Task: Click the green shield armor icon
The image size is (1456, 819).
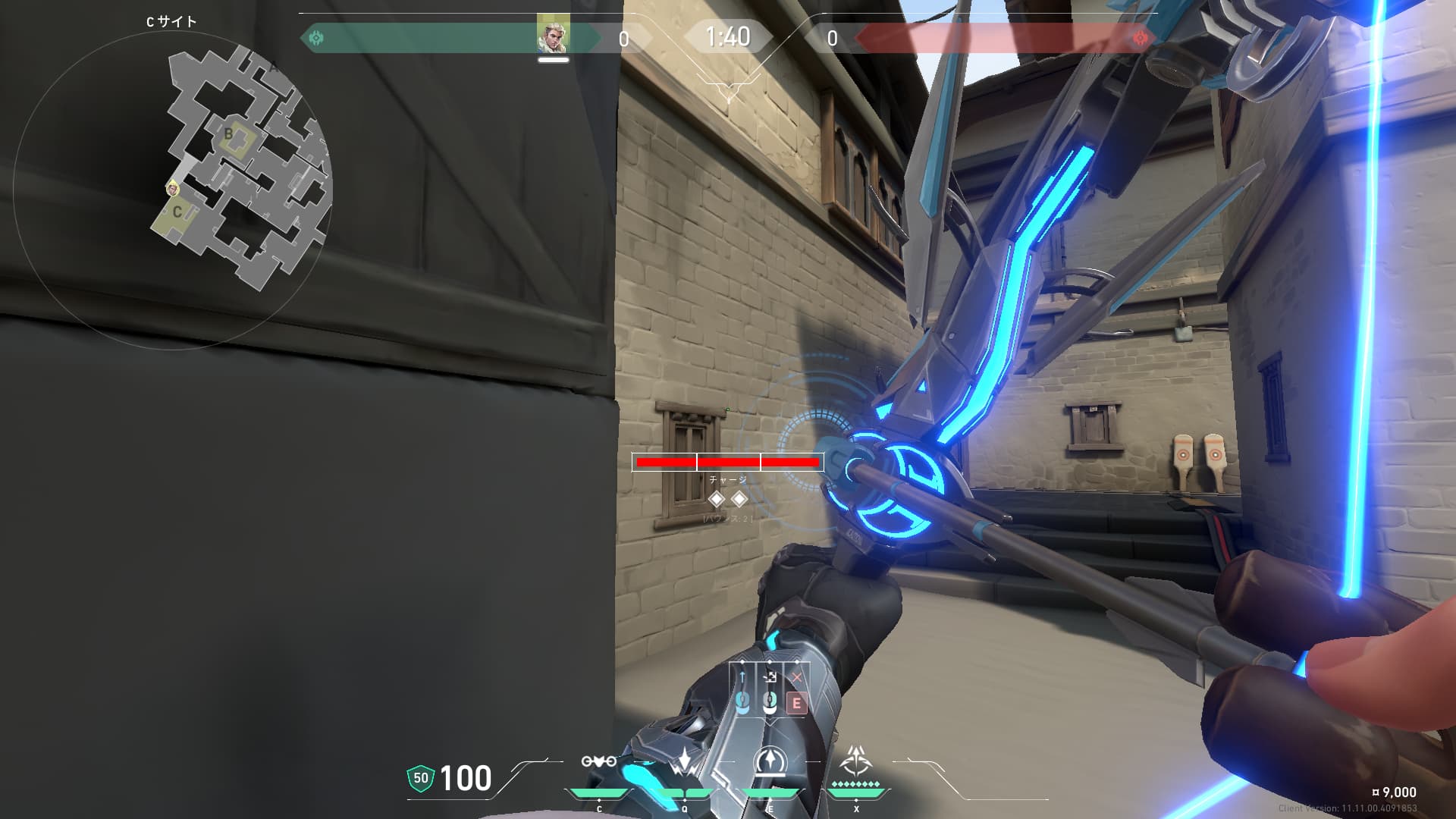Action: [421, 778]
